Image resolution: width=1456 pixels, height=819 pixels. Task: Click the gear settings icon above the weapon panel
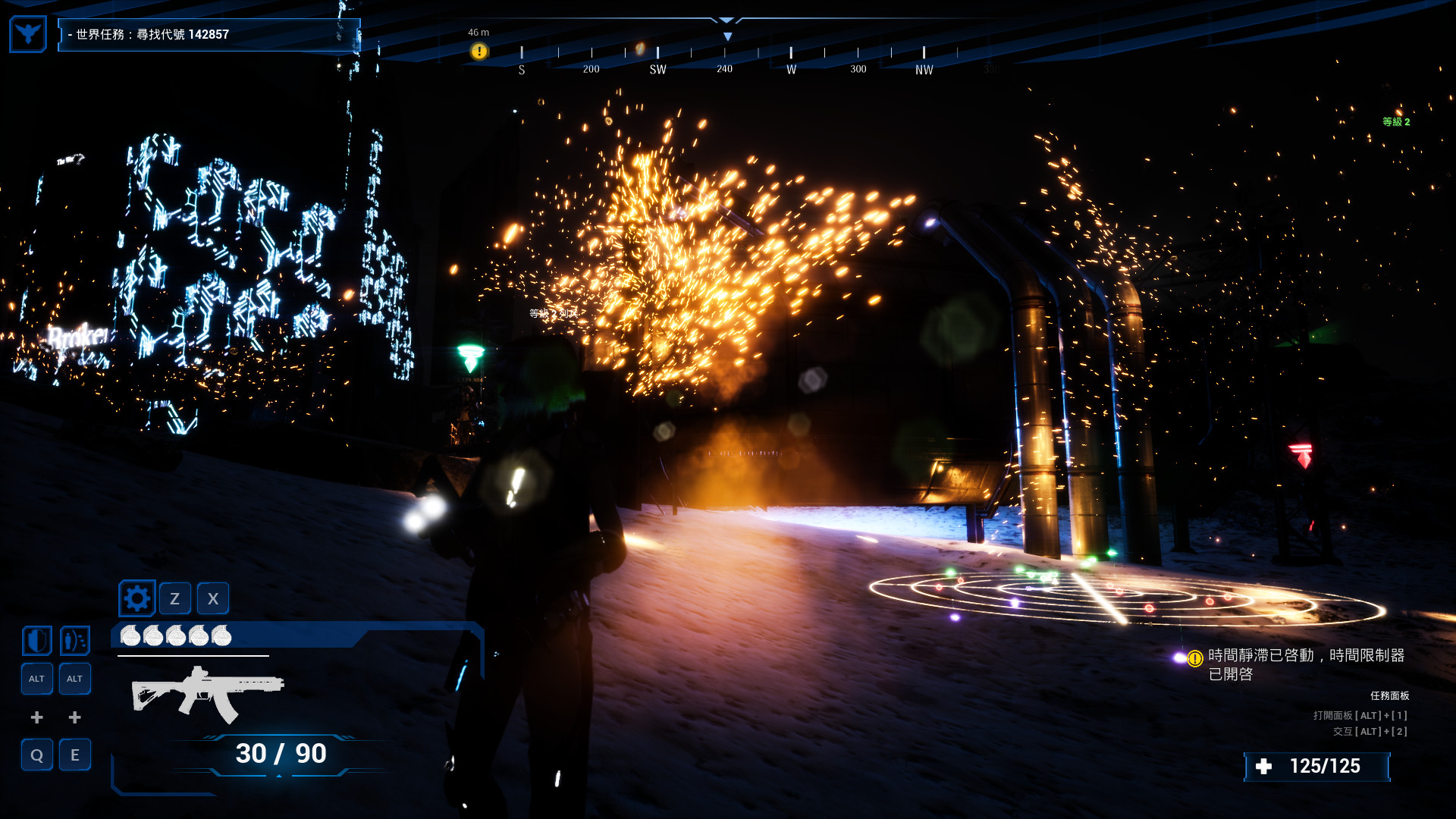pos(138,598)
